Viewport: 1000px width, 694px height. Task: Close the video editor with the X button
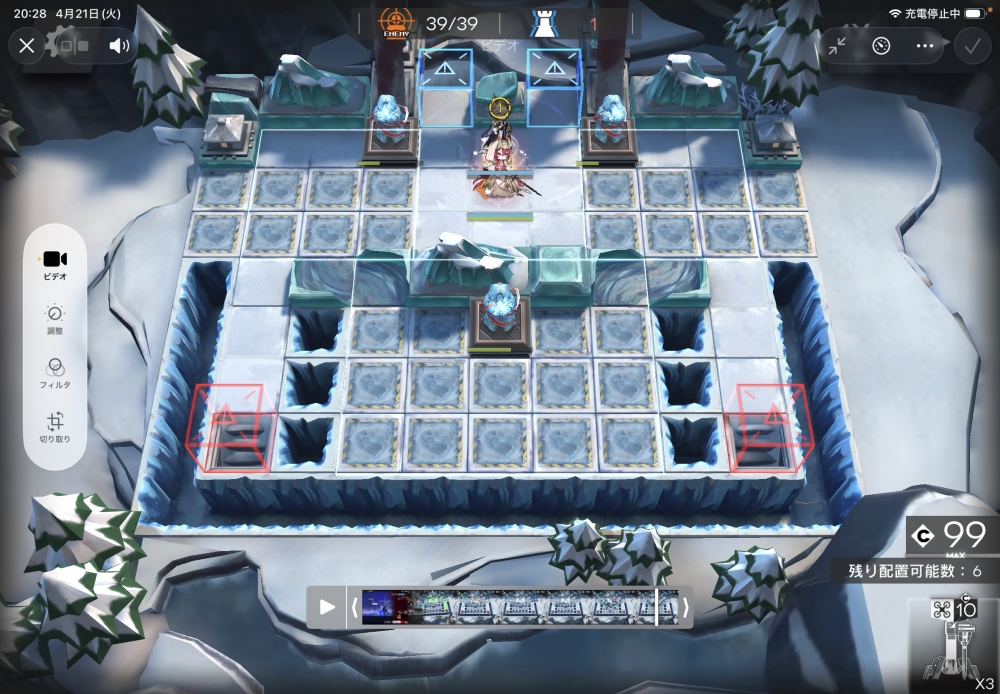coord(27,46)
